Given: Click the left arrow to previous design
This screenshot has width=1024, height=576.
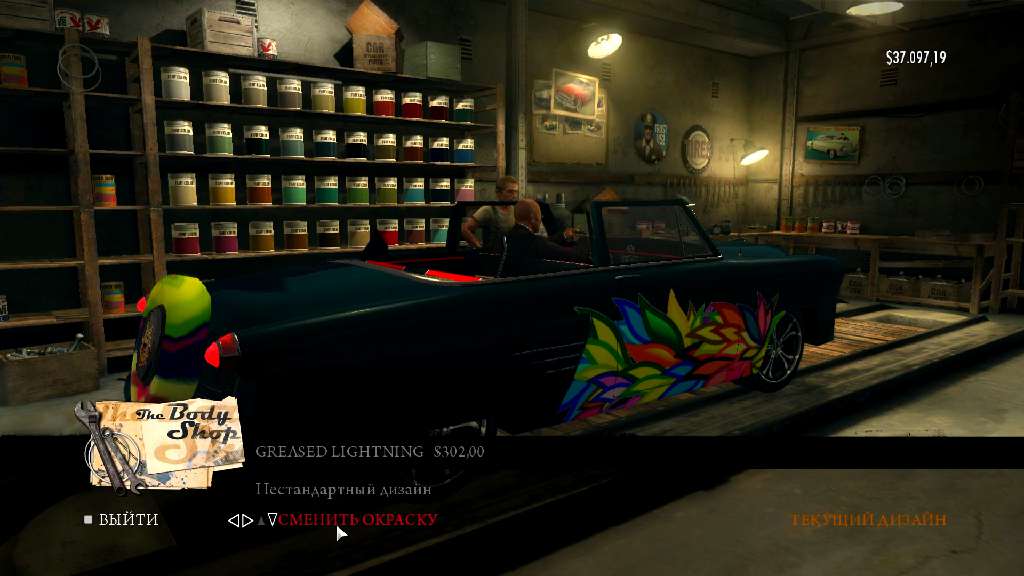Looking at the screenshot, I should (x=233, y=520).
